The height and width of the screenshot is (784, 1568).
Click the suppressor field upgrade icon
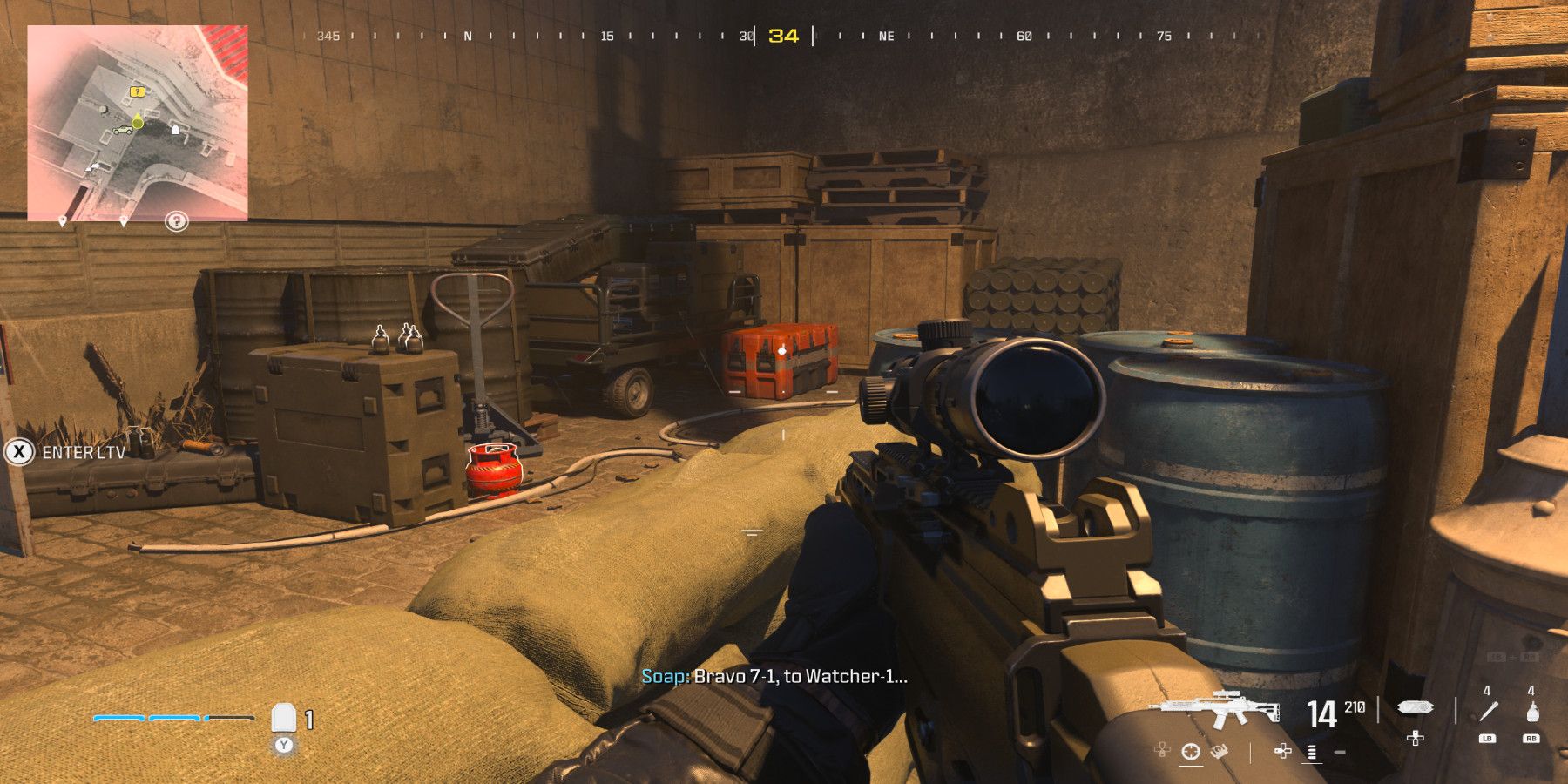1416,707
